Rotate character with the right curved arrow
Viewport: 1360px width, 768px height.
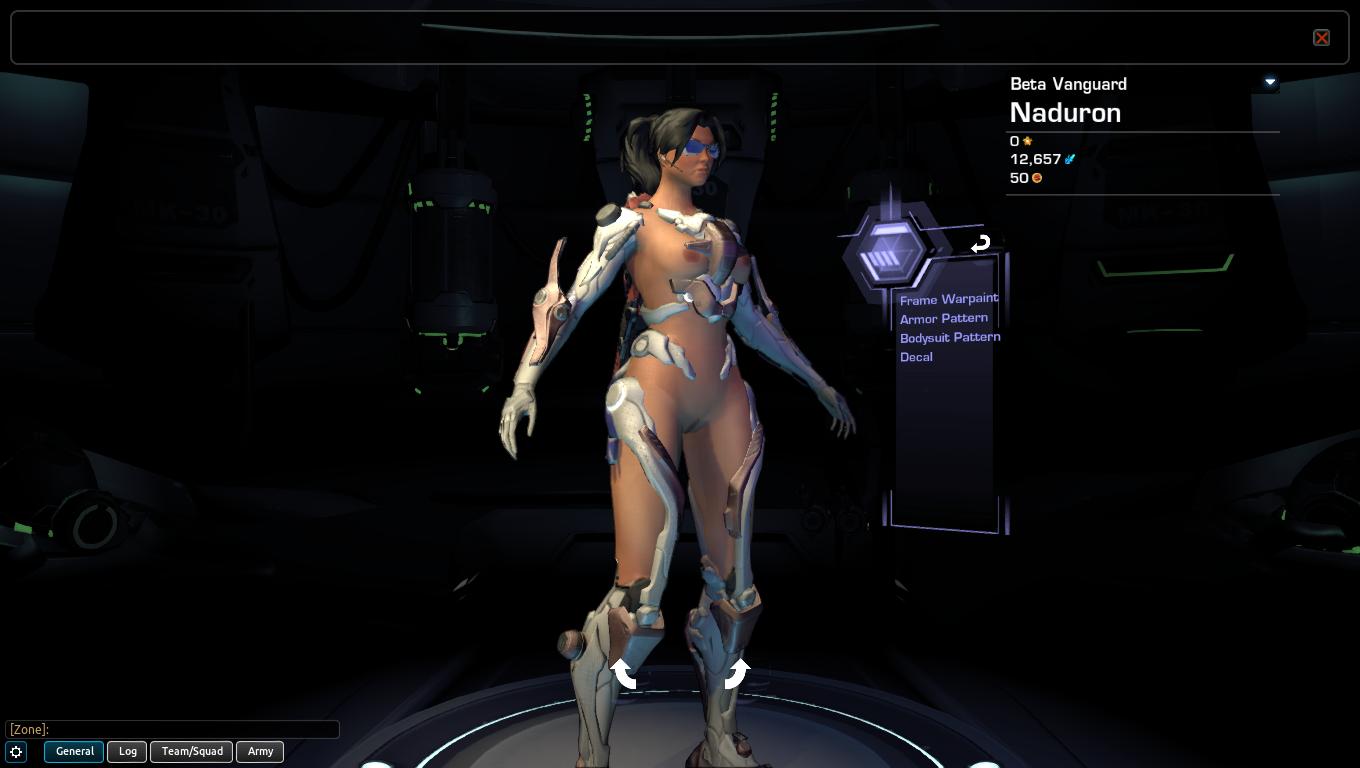[736, 674]
